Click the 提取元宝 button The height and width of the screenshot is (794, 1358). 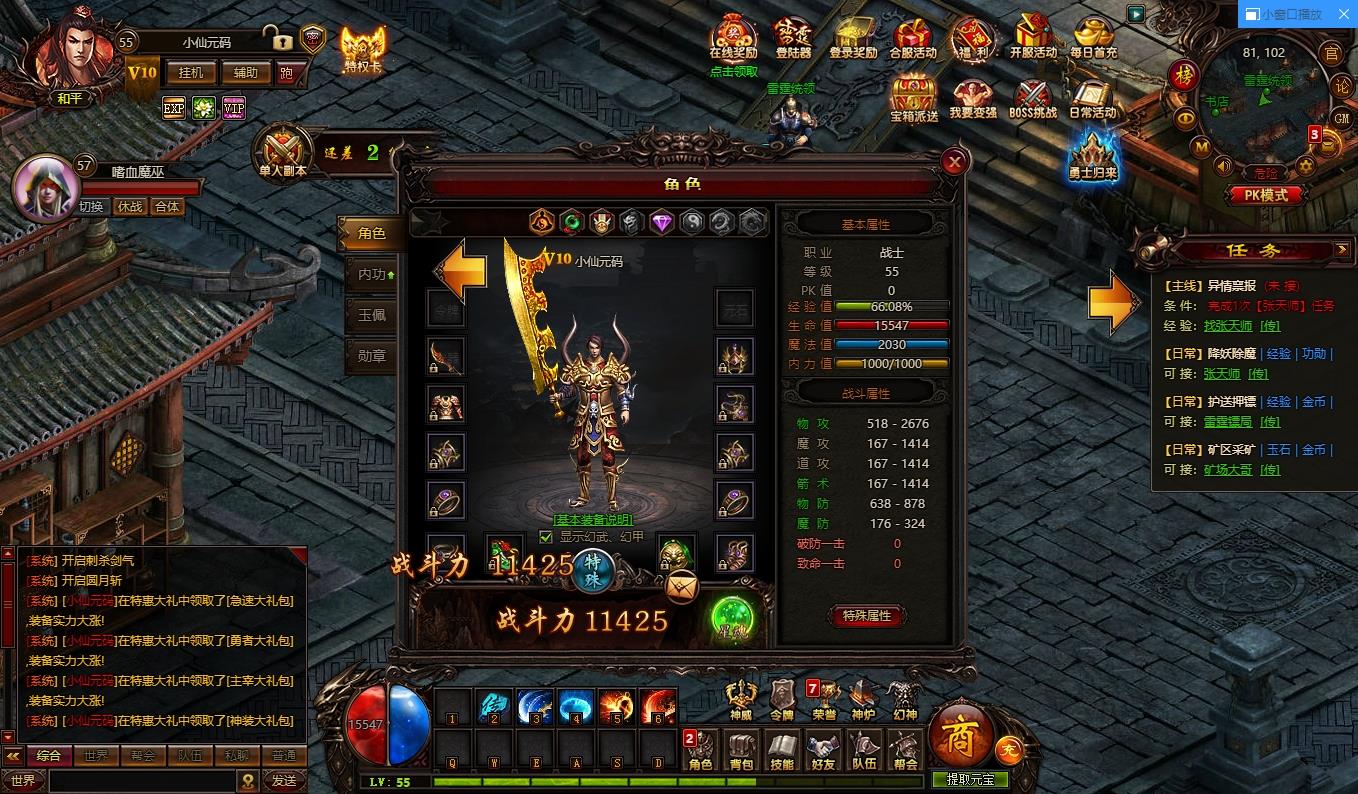[970, 780]
